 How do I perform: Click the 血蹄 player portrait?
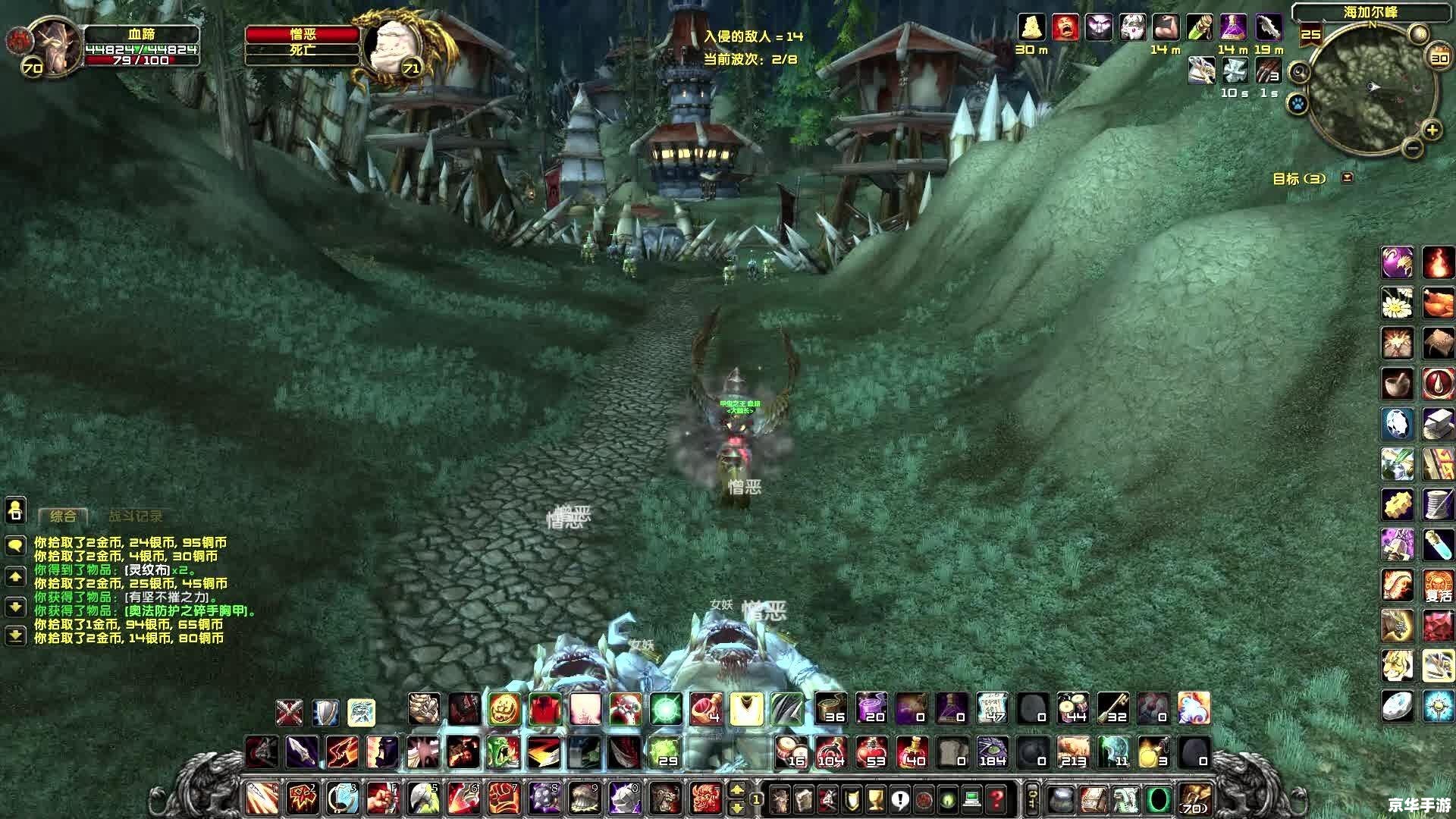[x=55, y=44]
